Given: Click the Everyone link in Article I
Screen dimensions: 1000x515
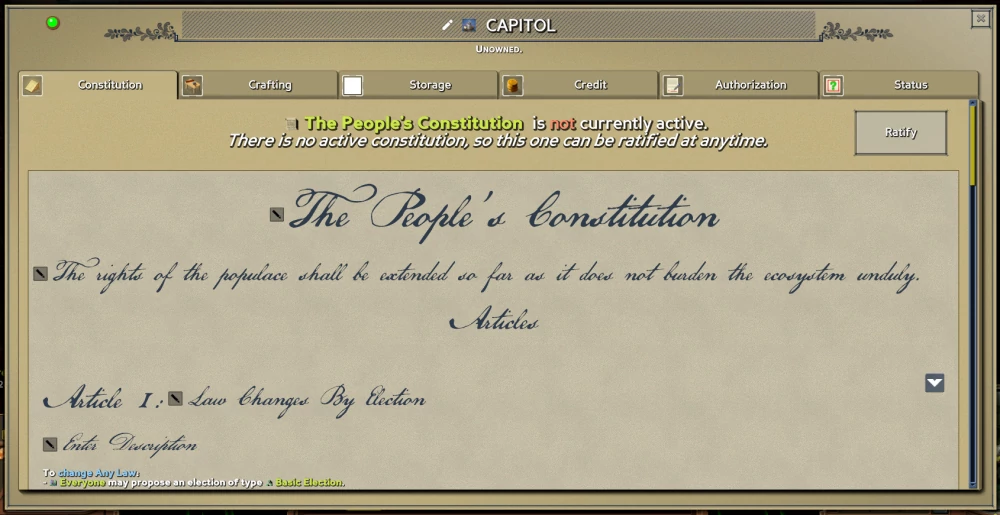Looking at the screenshot, I should (x=82, y=483).
